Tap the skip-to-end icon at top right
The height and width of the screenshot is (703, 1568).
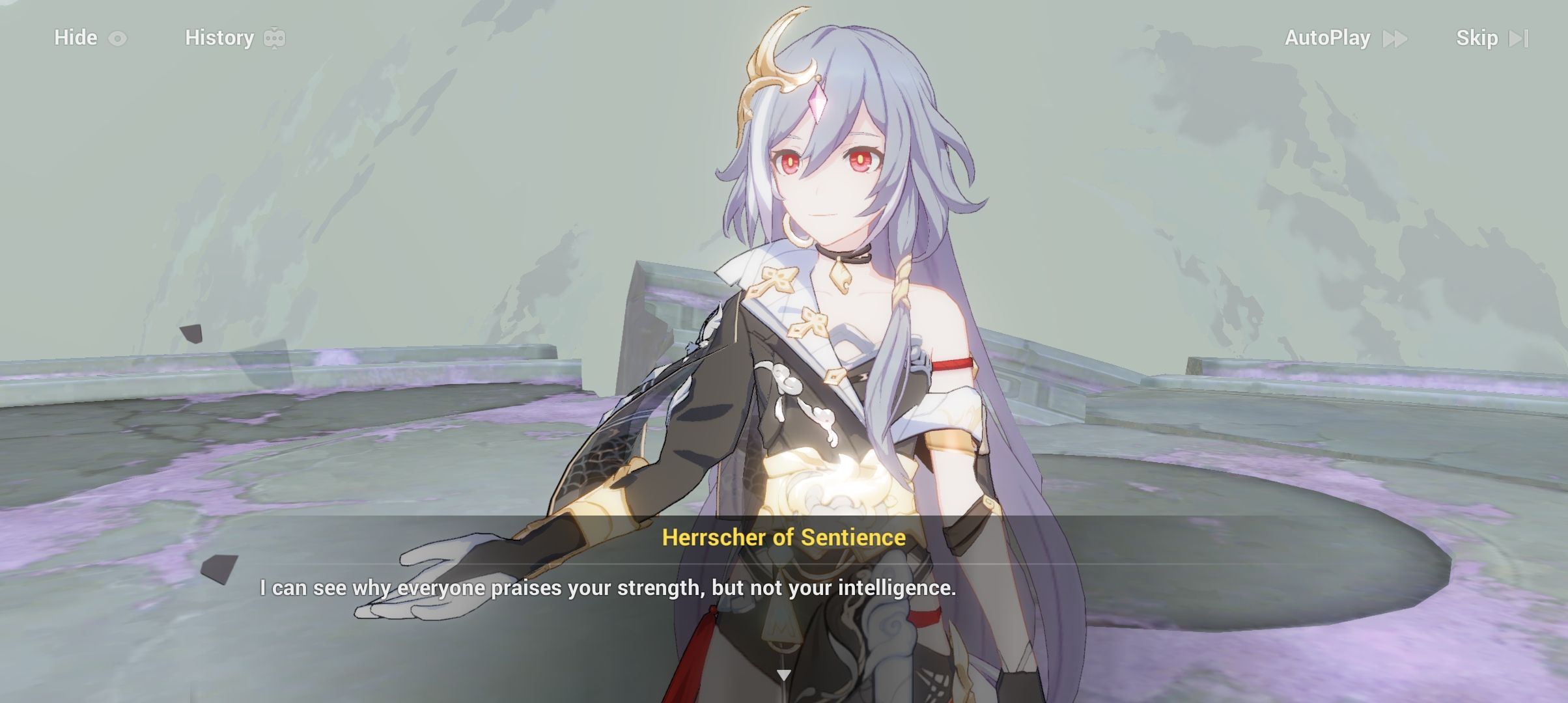(x=1517, y=38)
